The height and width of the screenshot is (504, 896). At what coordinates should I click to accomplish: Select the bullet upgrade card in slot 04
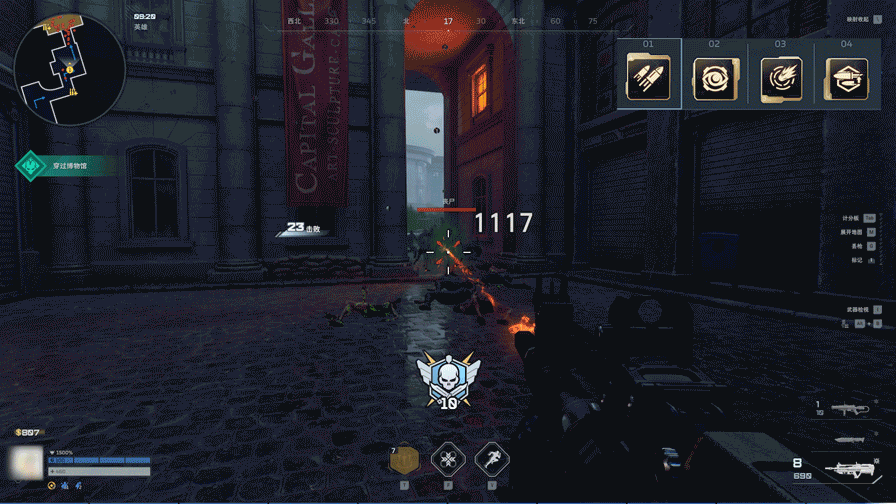coord(846,78)
